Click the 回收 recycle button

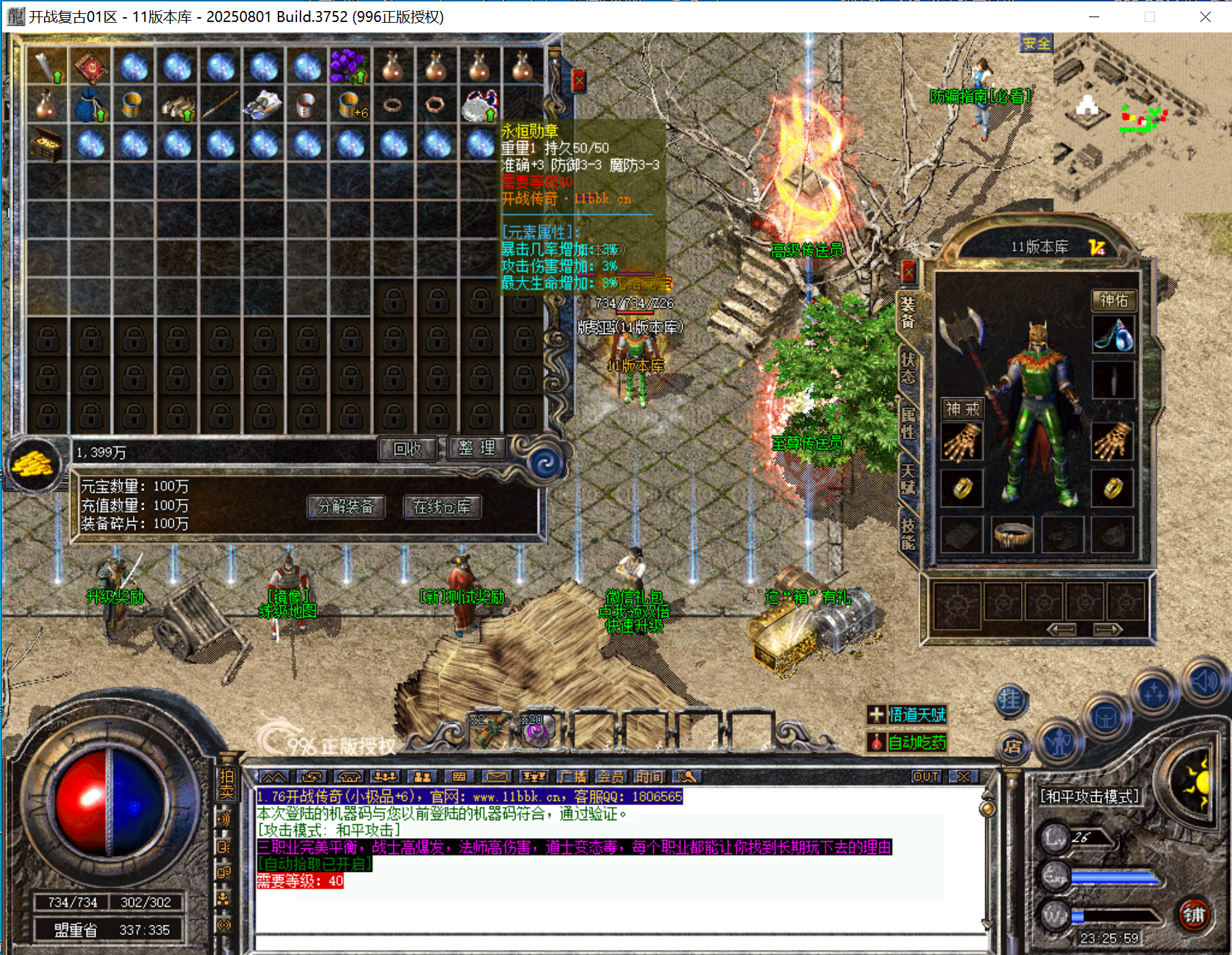[407, 449]
